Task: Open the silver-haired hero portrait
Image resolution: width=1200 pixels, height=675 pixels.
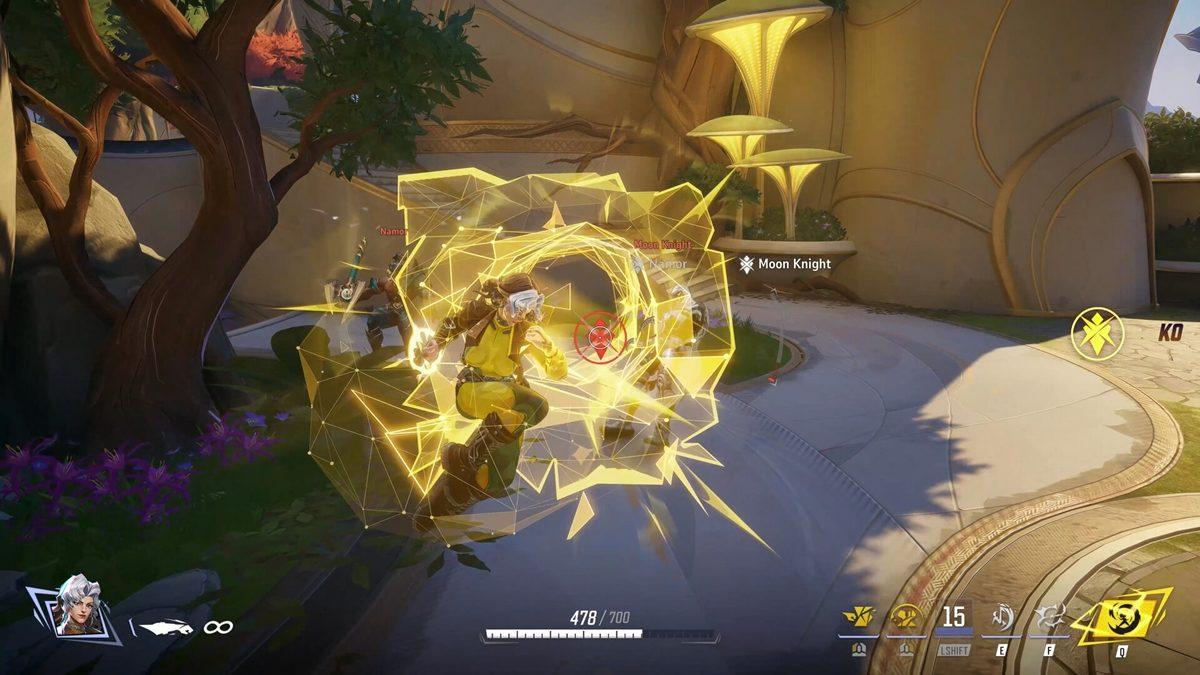Action: [x=77, y=604]
